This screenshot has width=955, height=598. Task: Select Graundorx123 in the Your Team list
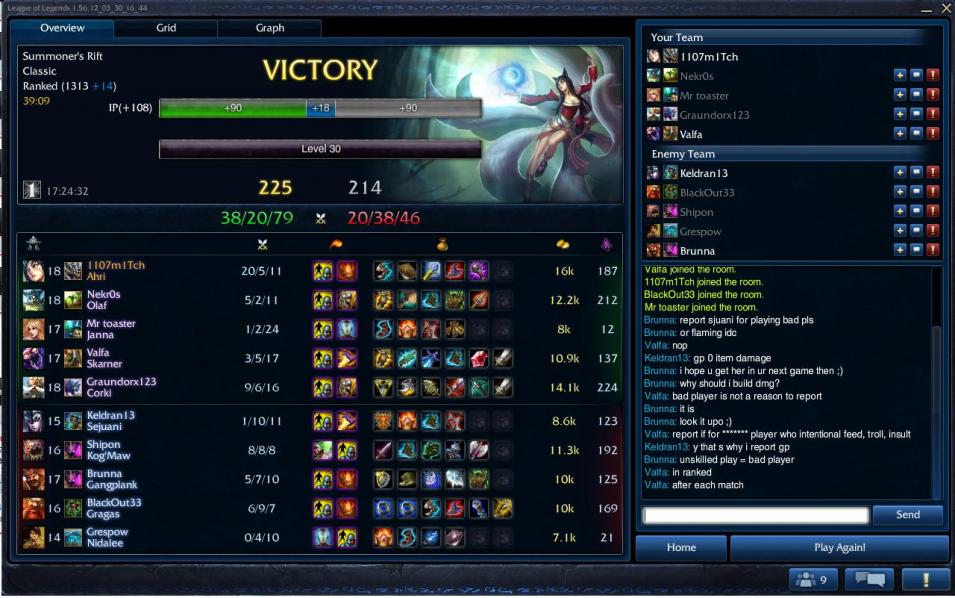714,114
